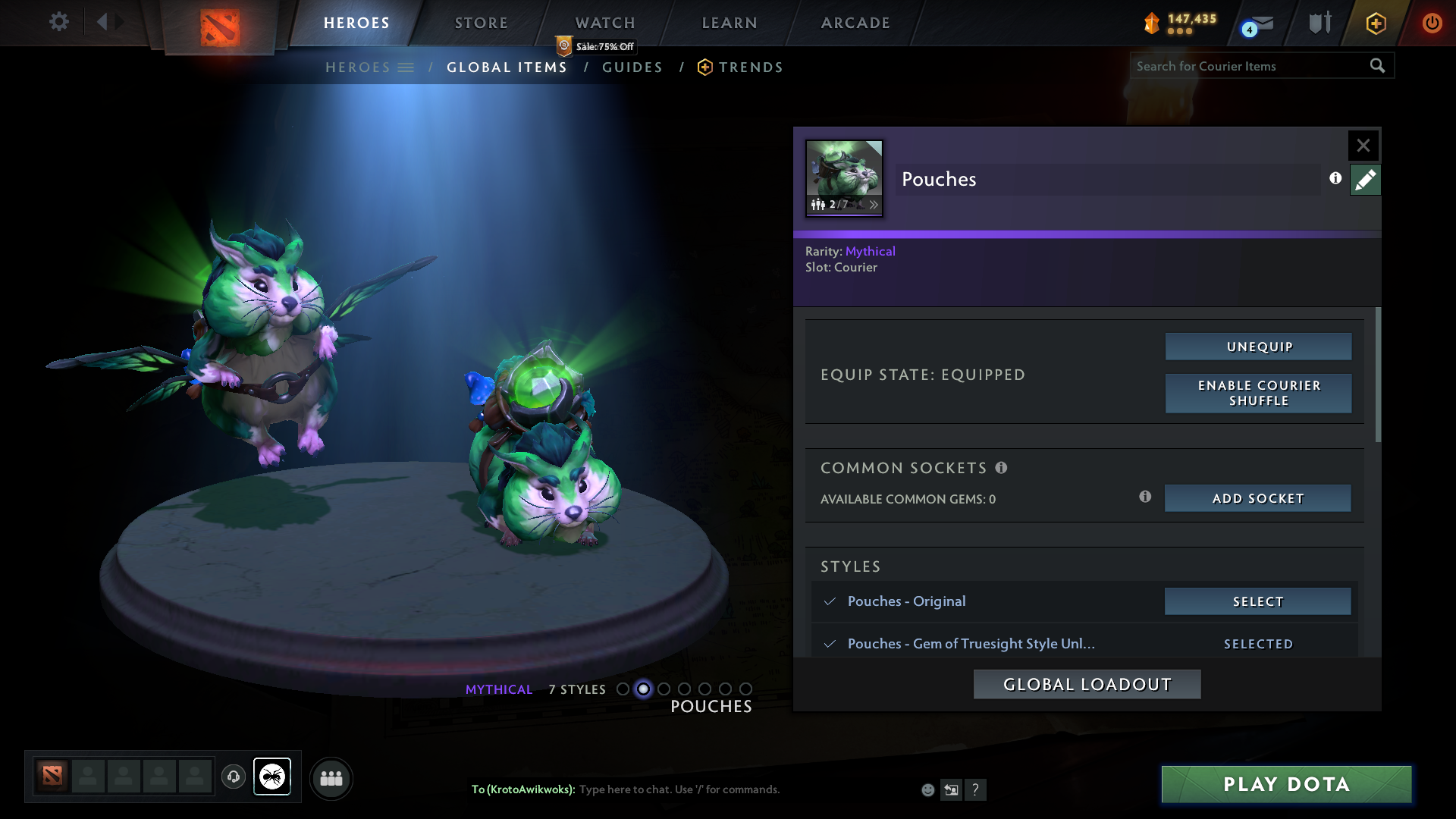
Task: Expand item details with double chevron
Action: point(874,205)
